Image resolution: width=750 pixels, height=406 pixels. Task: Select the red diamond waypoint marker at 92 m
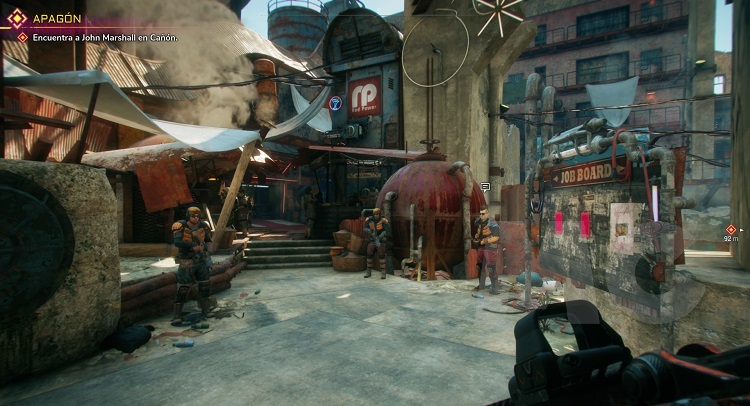[731, 229]
